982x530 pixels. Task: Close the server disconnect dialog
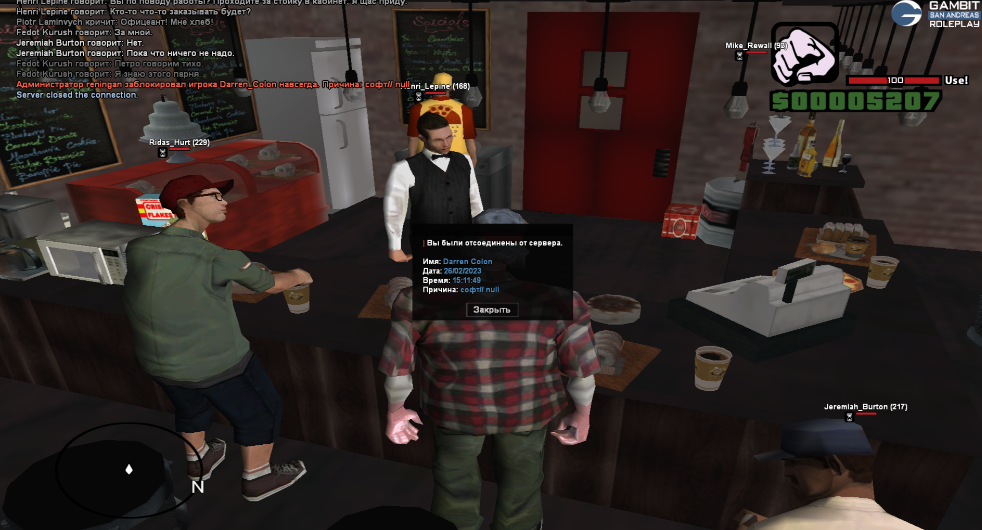492,310
